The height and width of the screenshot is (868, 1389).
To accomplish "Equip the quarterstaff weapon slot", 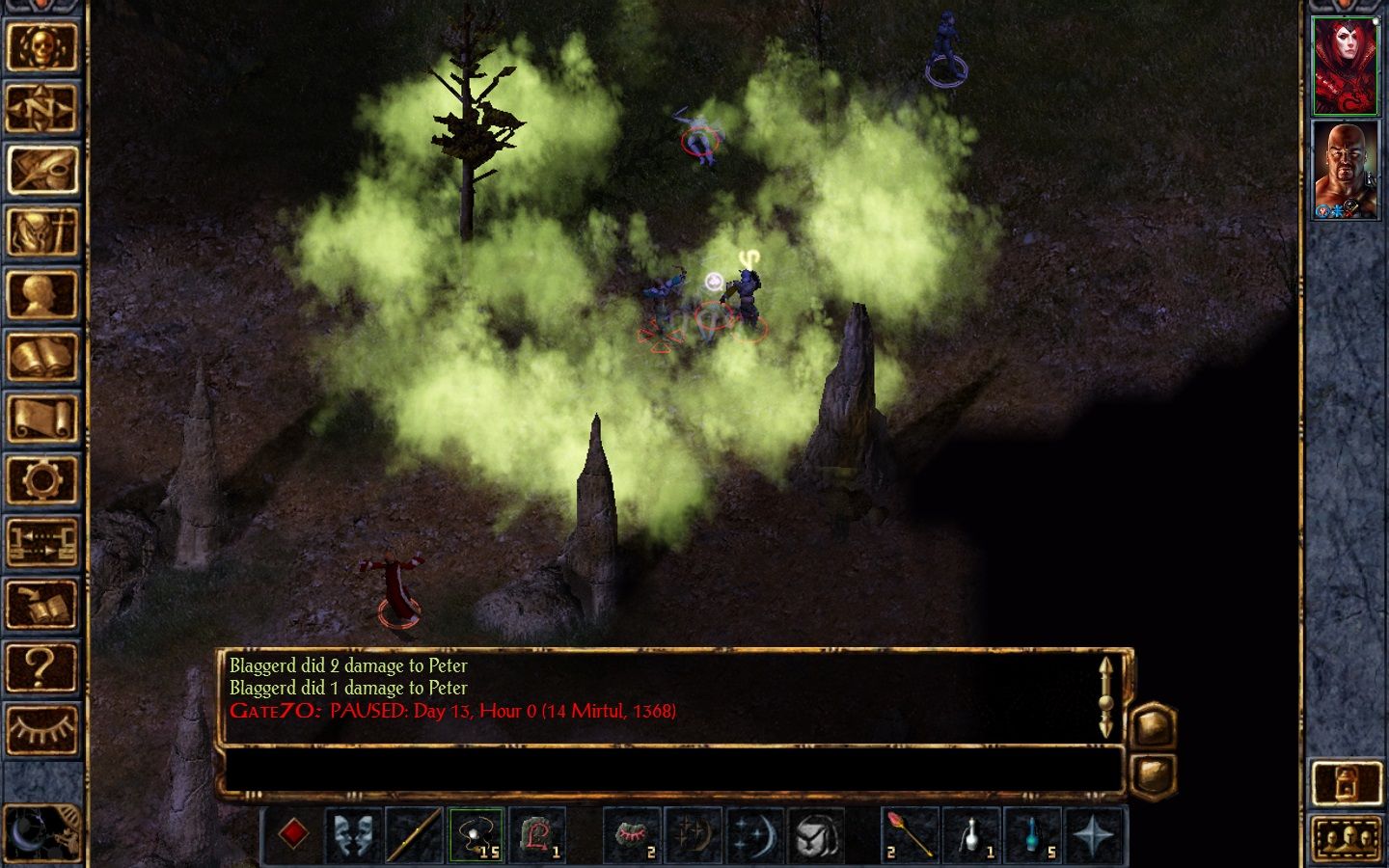I will pos(414,835).
